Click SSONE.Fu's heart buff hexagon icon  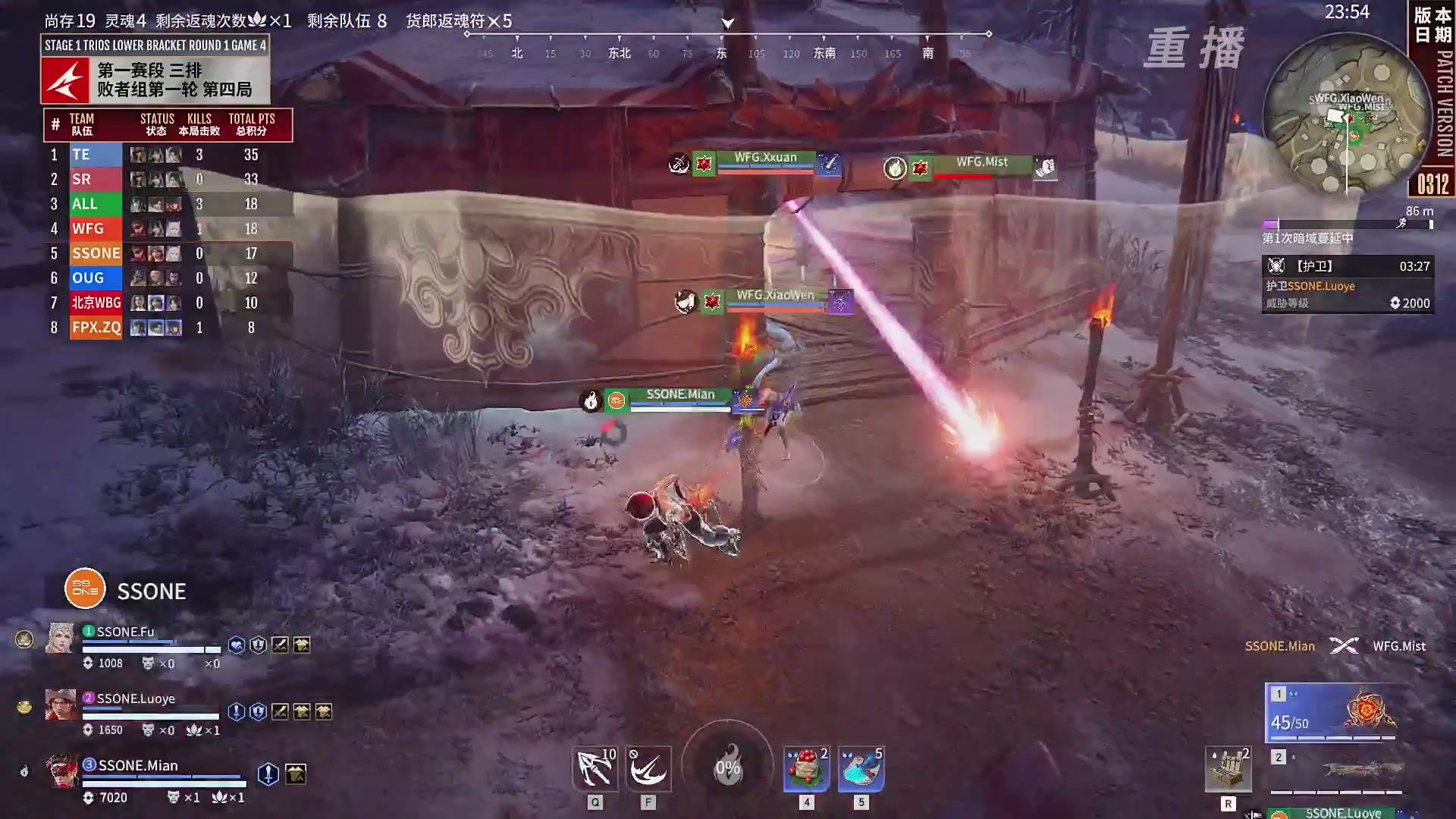[237, 645]
